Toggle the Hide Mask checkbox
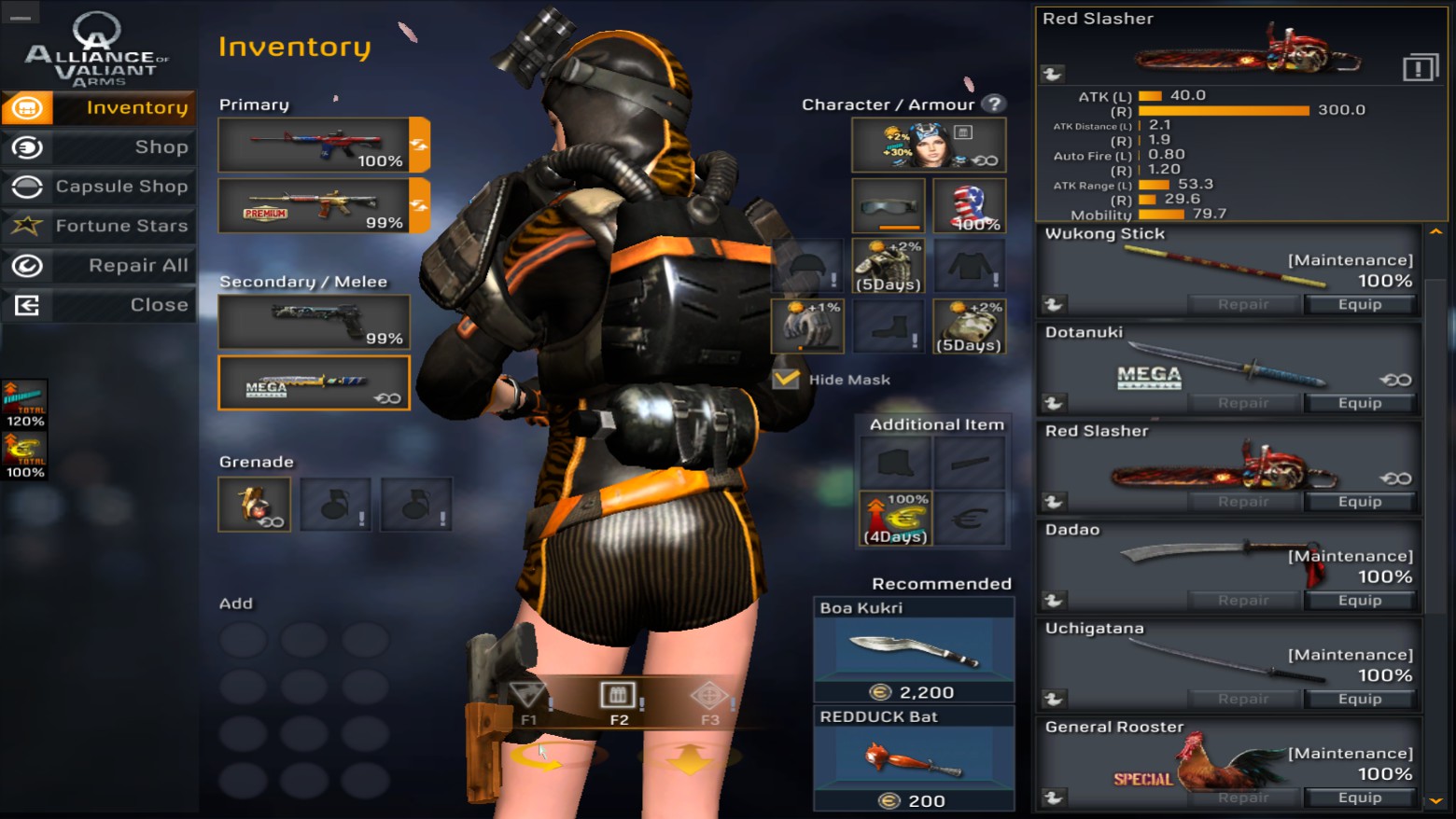Screen dimensions: 1456x819 784,379
